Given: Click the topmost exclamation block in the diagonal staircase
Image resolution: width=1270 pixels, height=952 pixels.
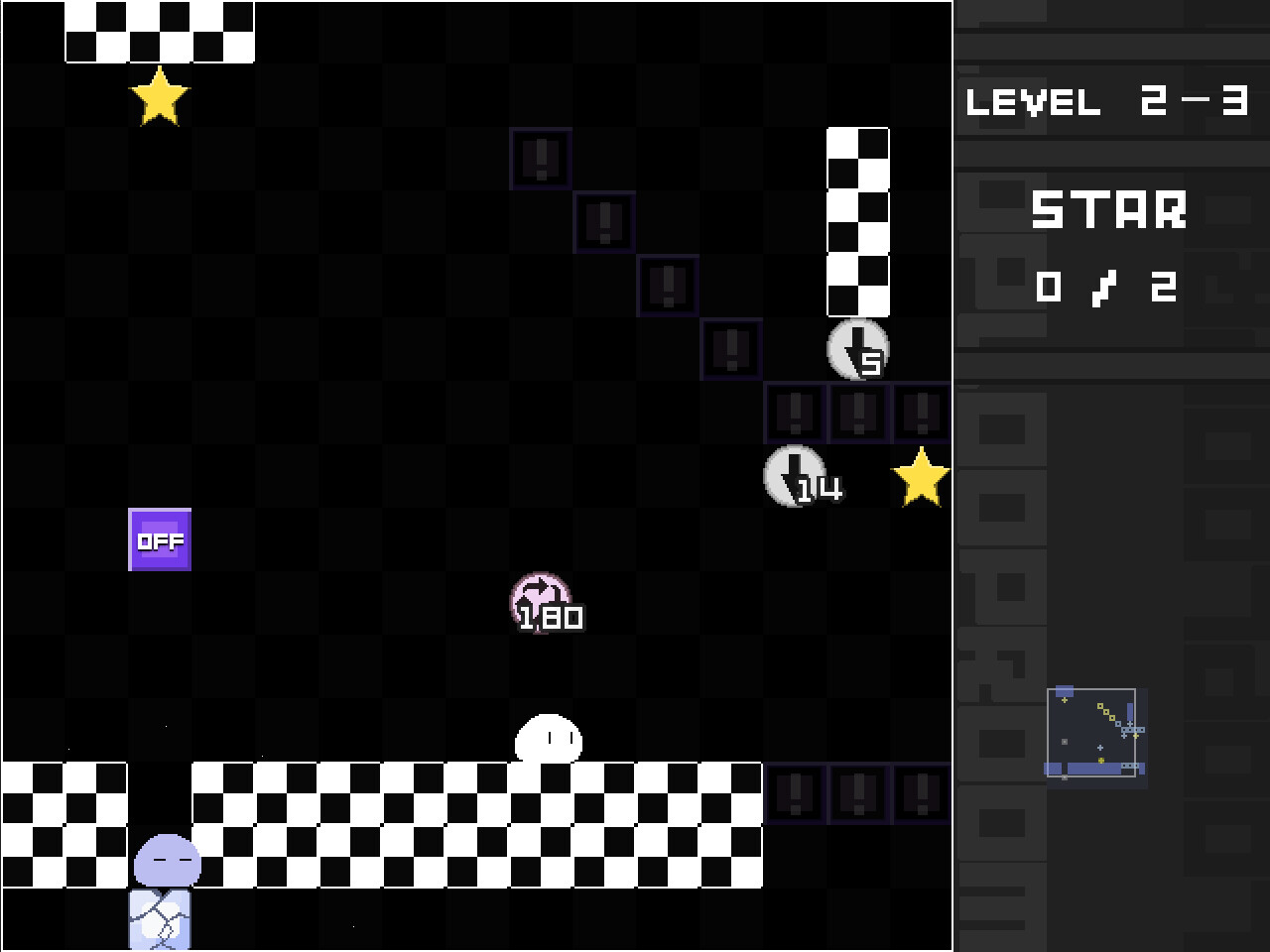Looking at the screenshot, I should pyautogui.click(x=540, y=159).
